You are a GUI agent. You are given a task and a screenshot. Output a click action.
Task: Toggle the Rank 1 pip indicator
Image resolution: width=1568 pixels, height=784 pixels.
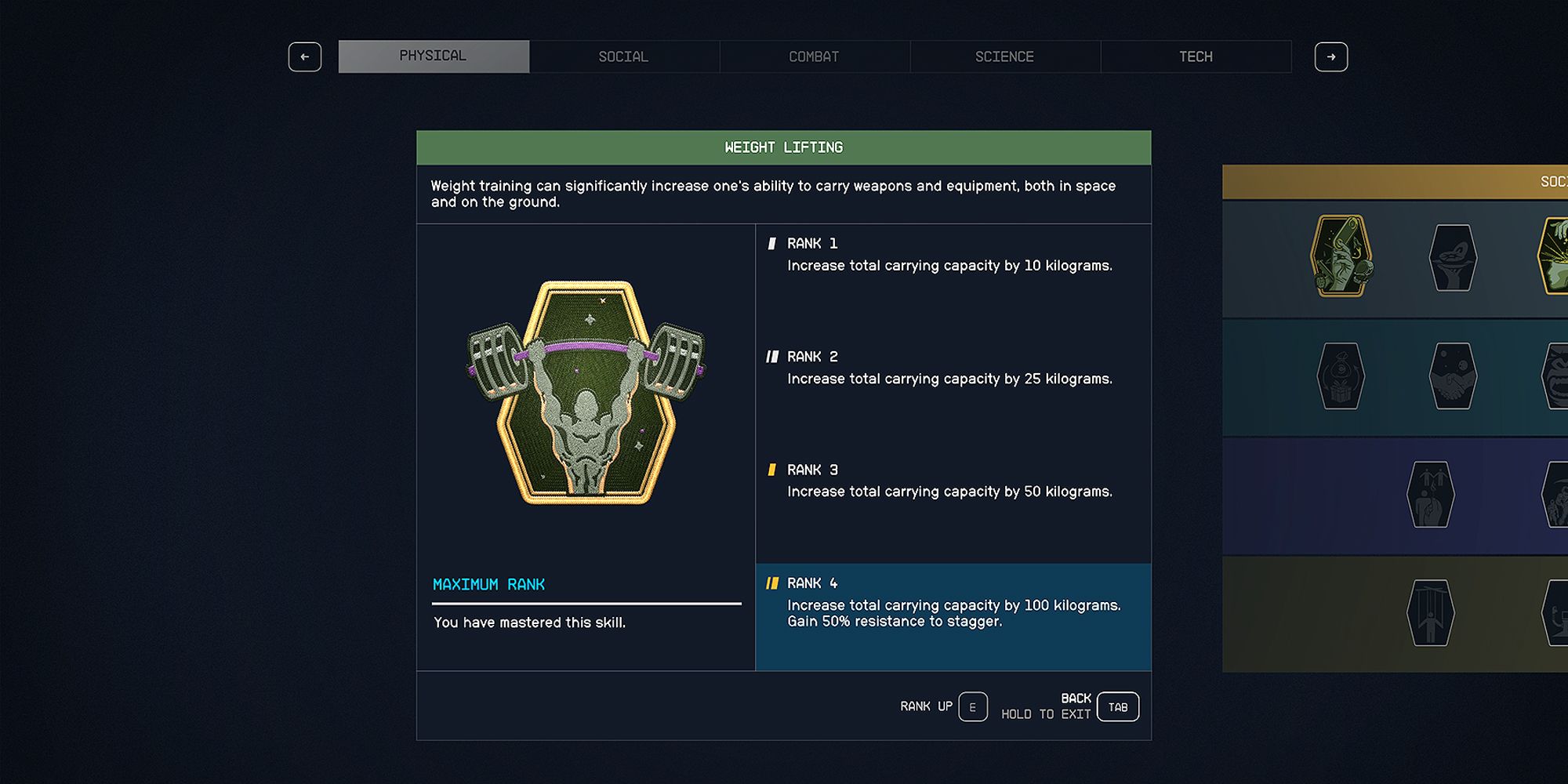(x=771, y=244)
